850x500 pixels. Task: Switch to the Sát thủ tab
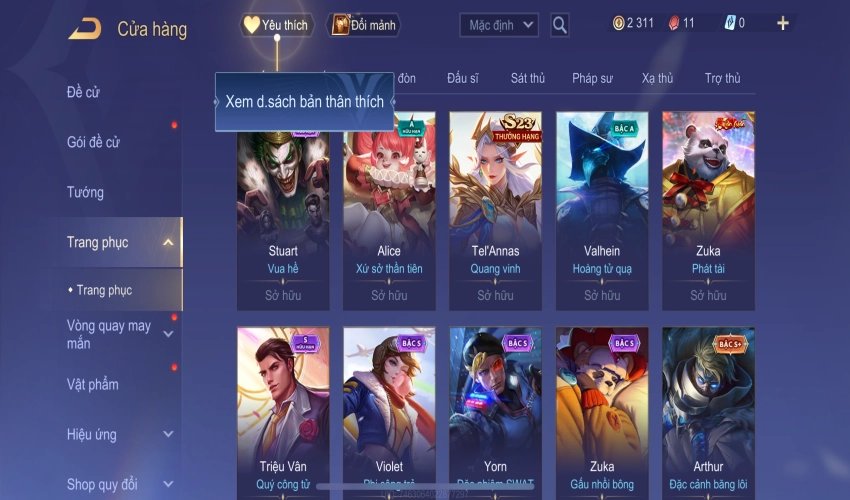527,78
